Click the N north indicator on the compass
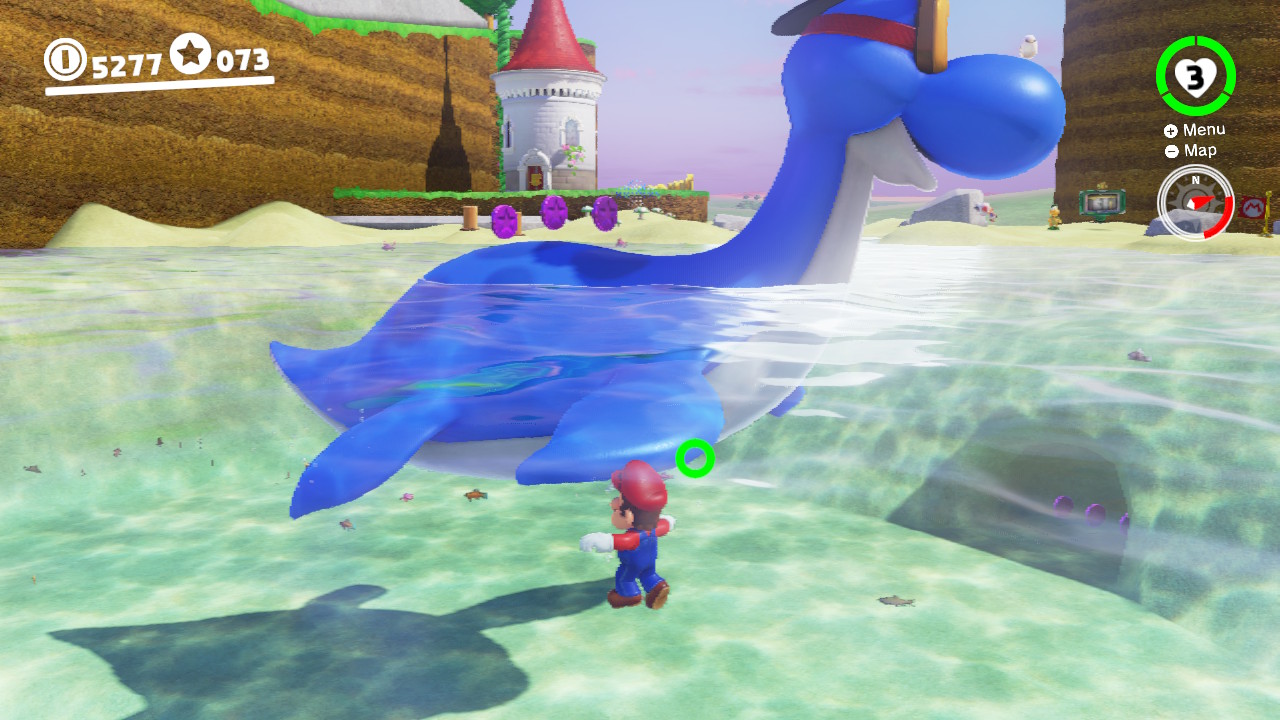The width and height of the screenshot is (1280, 720). point(1196,180)
